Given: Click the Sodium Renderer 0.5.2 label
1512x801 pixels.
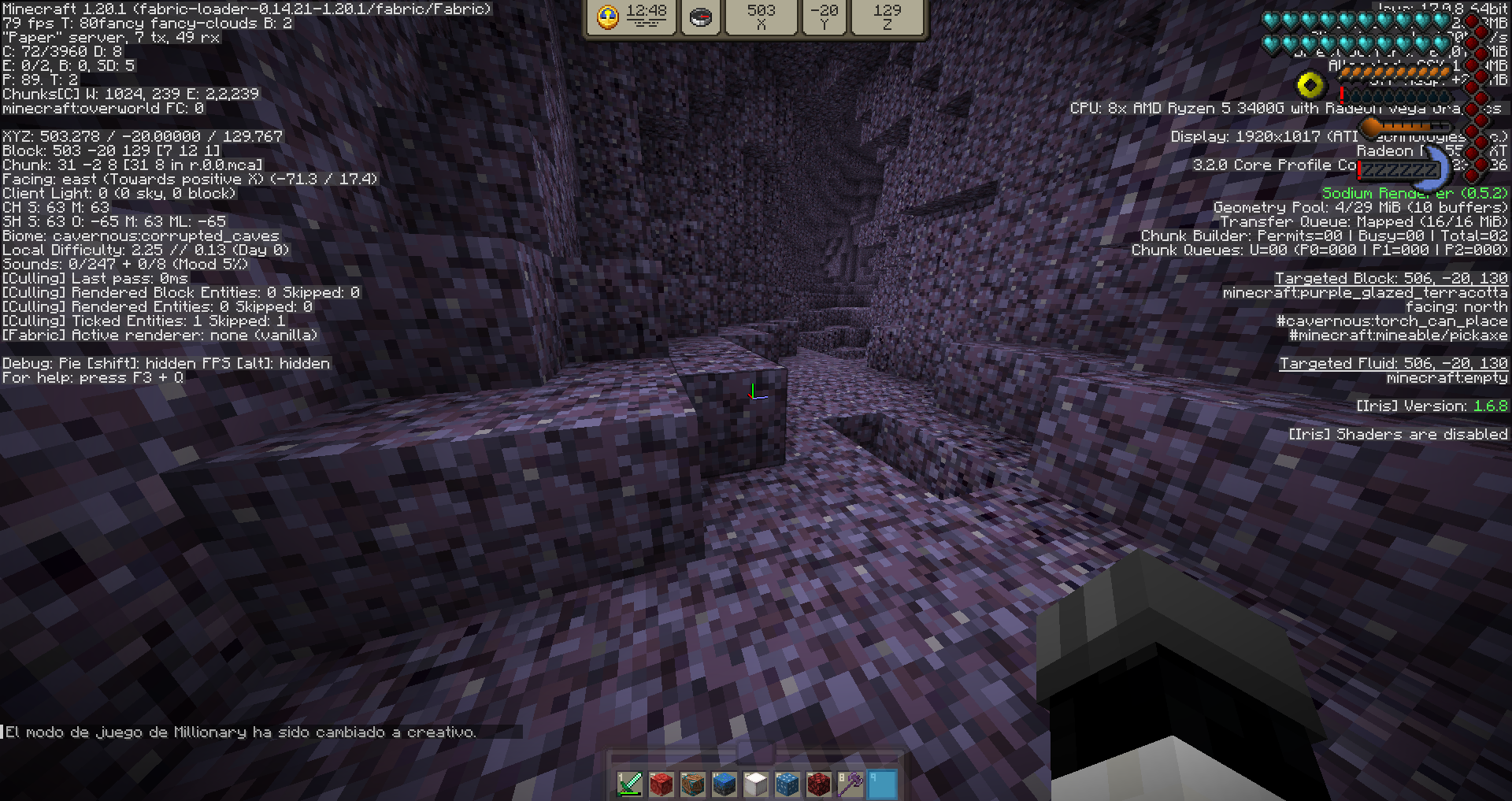Looking at the screenshot, I should coord(1414,192).
